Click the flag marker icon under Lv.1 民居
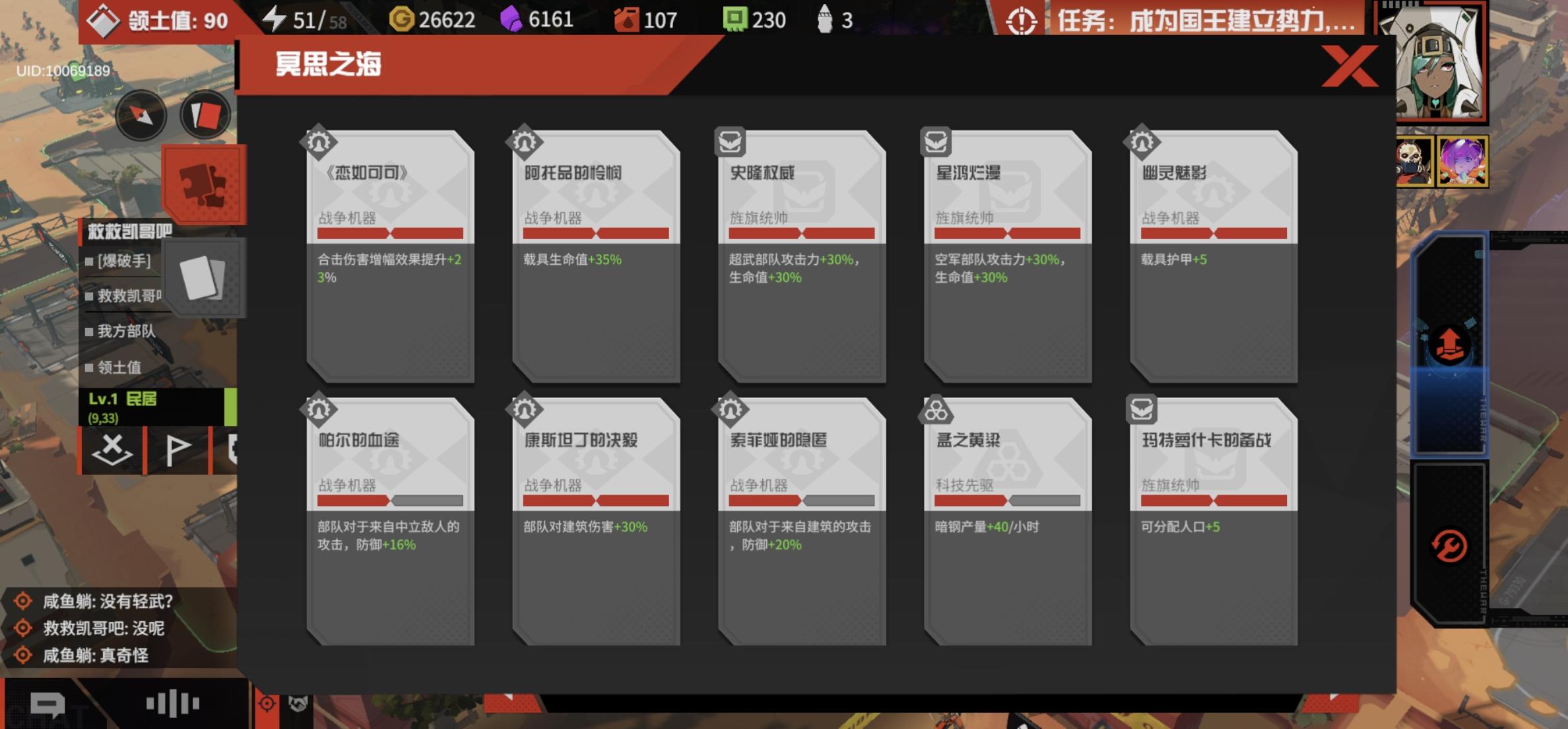The width and height of the screenshot is (1568, 729). 176,451
